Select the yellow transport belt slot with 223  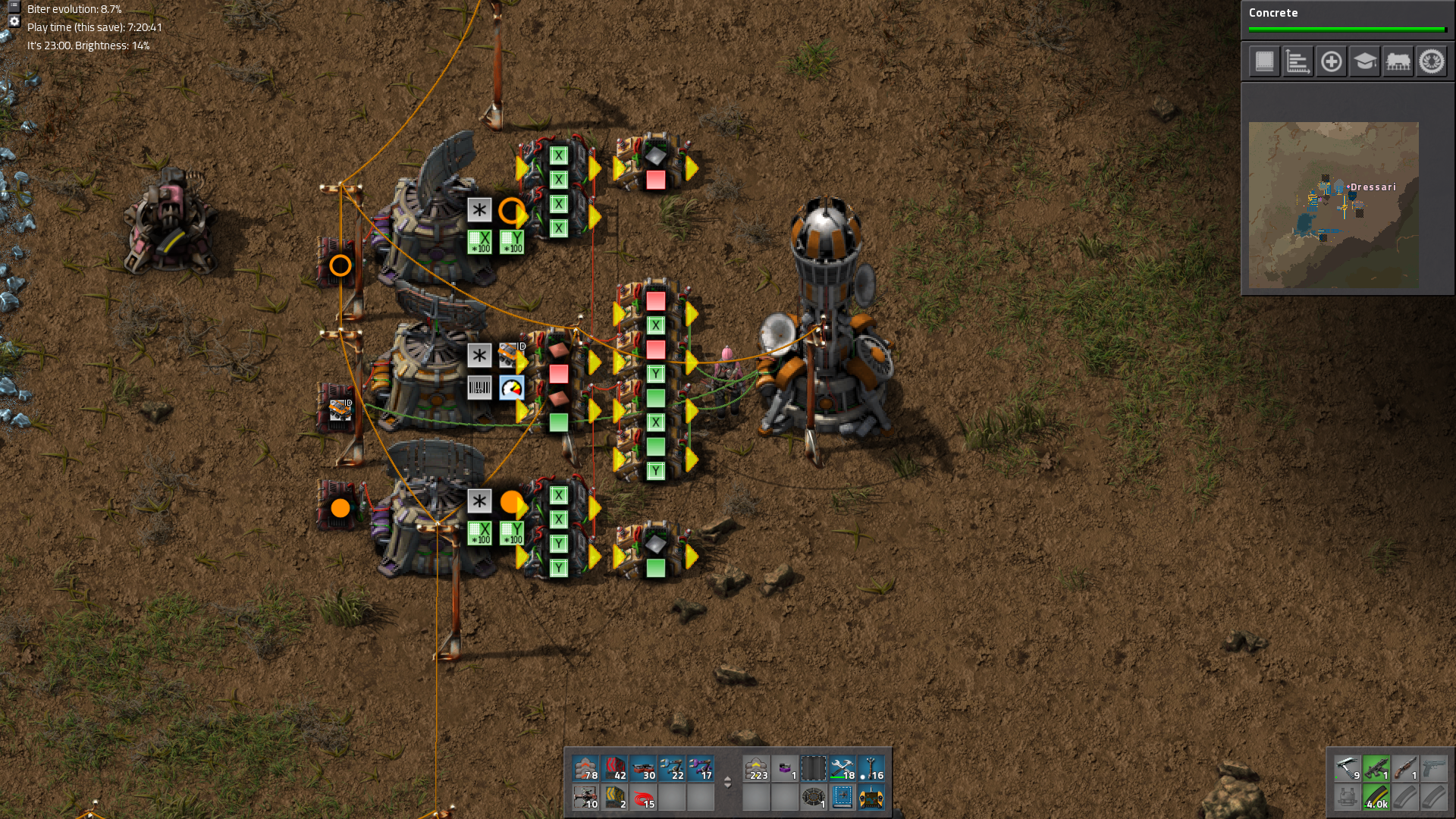756,768
